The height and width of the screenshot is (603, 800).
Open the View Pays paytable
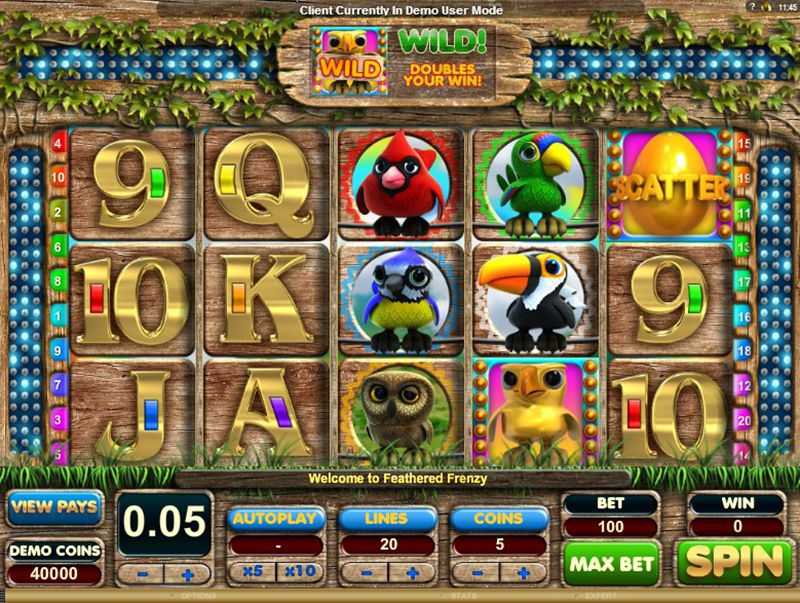[55, 507]
